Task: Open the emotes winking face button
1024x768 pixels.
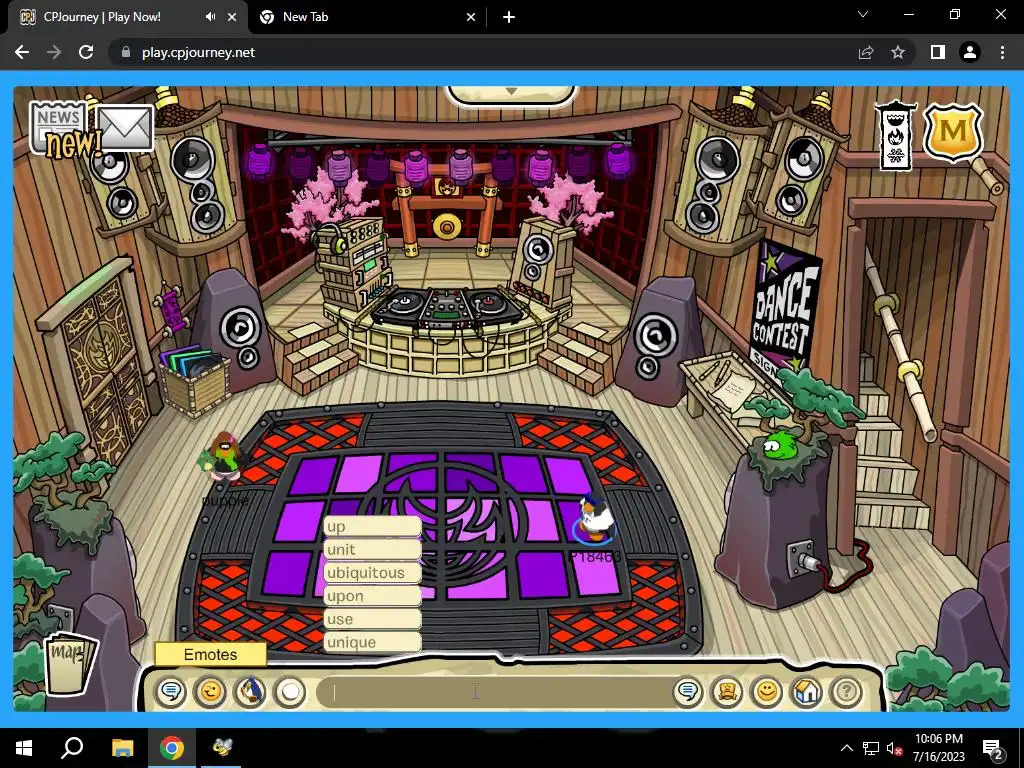Action: pyautogui.click(x=210, y=691)
